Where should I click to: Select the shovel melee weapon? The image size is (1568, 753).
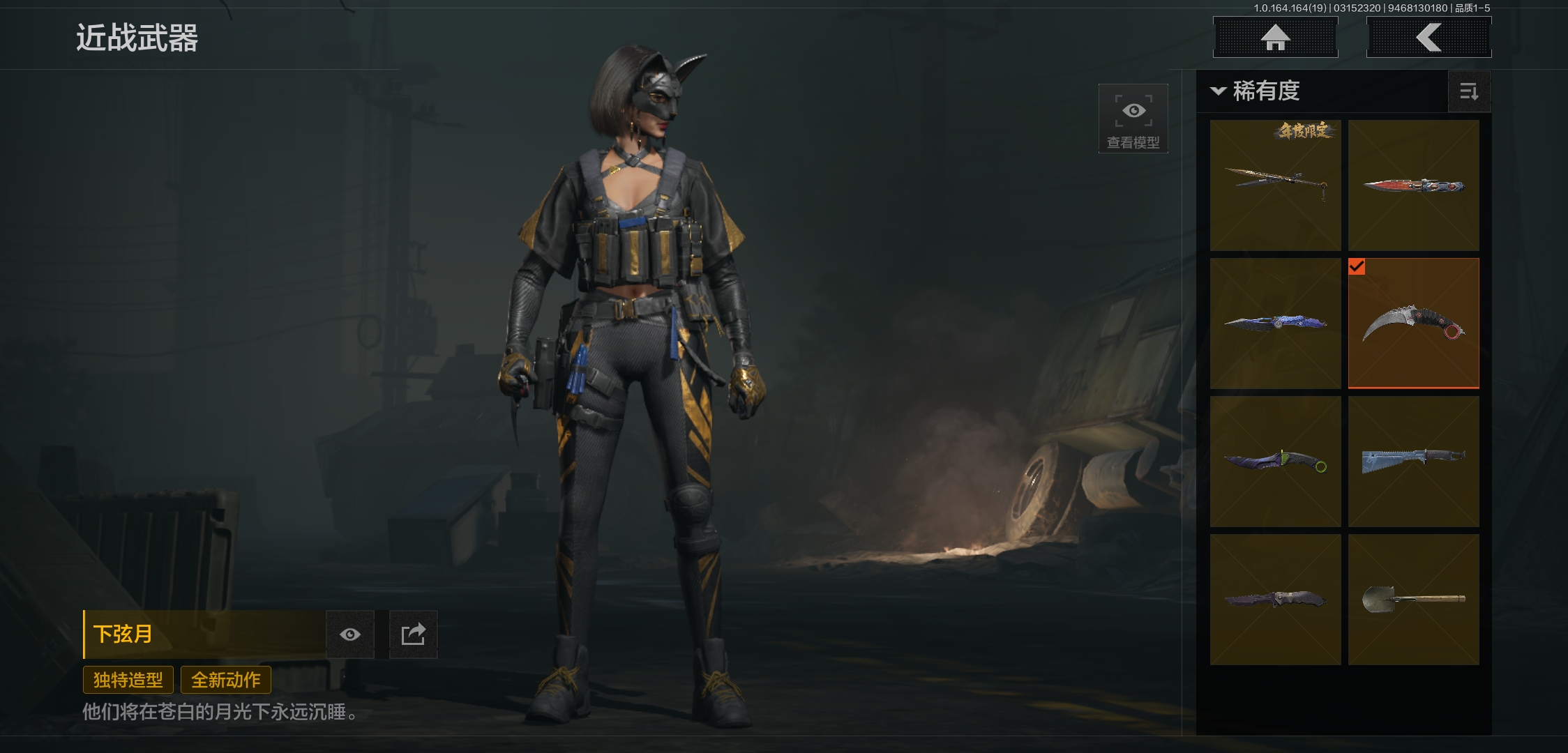(1413, 600)
